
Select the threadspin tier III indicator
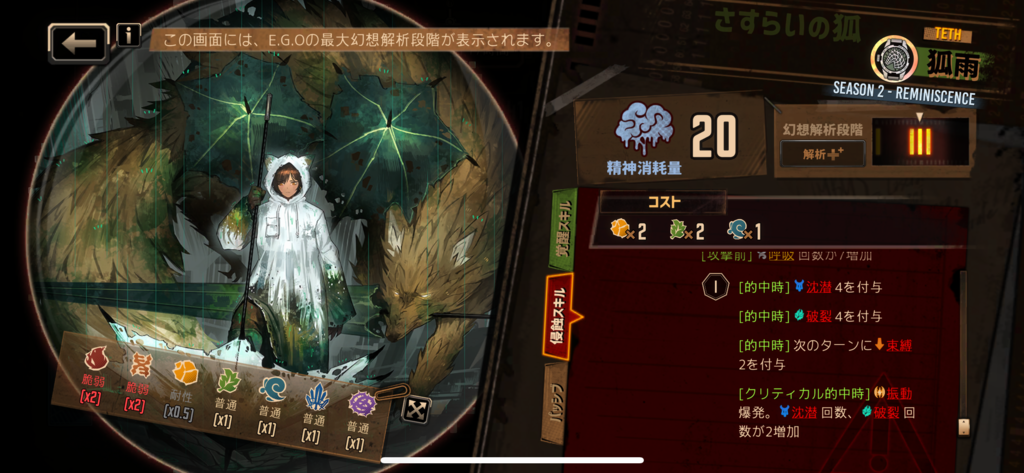coord(919,142)
